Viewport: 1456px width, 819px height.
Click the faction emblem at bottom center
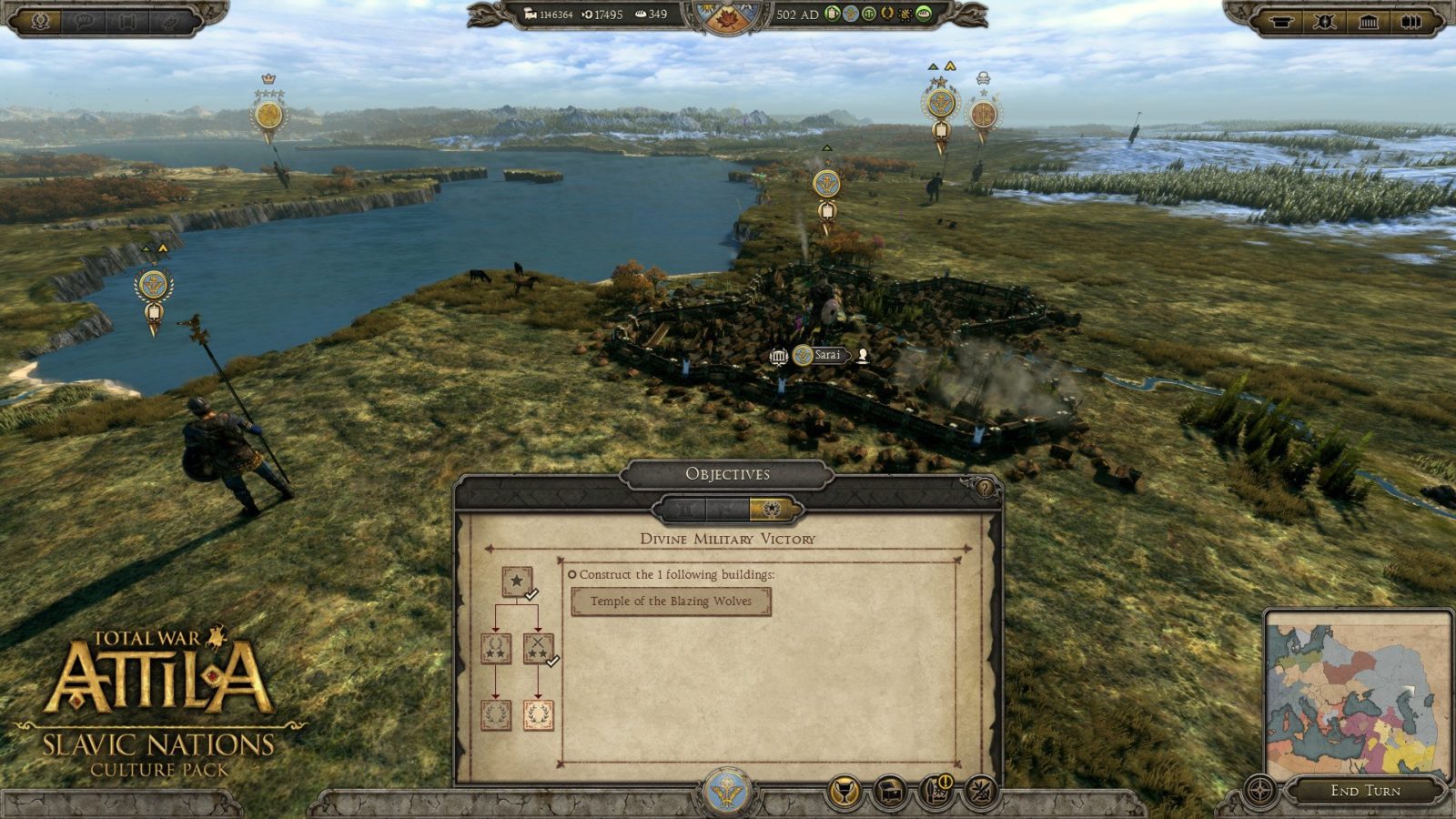tap(726, 793)
